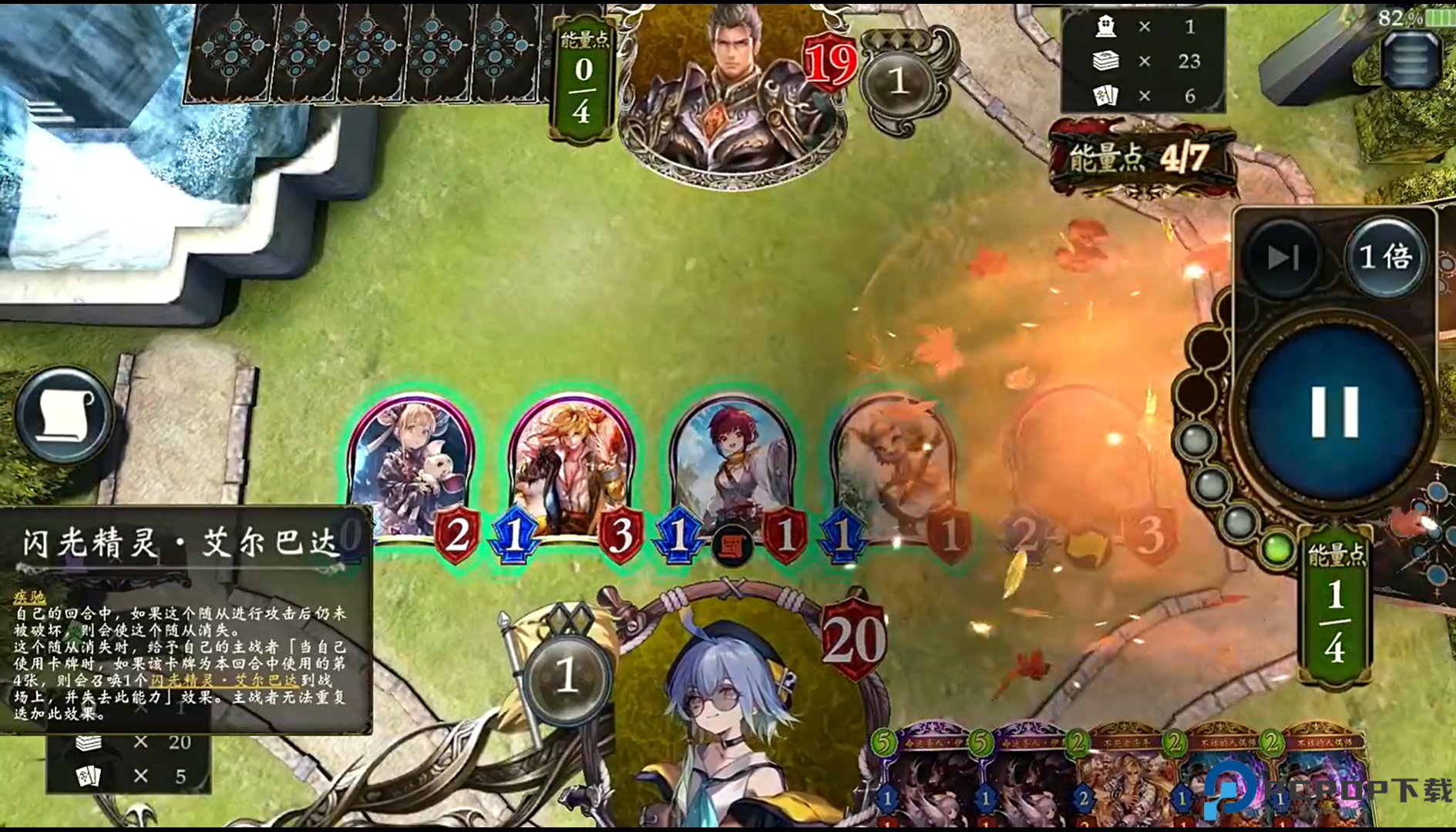Open the battle log scroll
1456x832 pixels.
(65, 414)
